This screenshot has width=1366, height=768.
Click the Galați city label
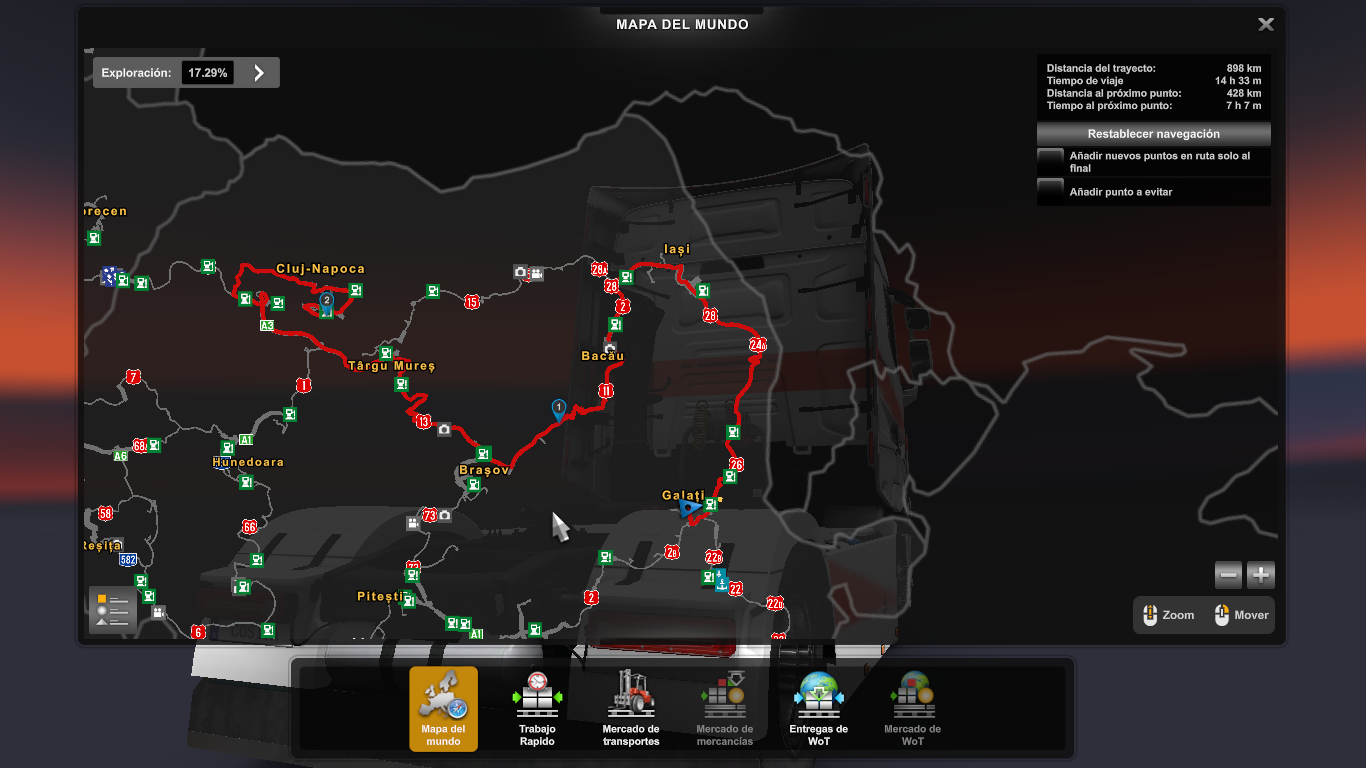tap(683, 496)
